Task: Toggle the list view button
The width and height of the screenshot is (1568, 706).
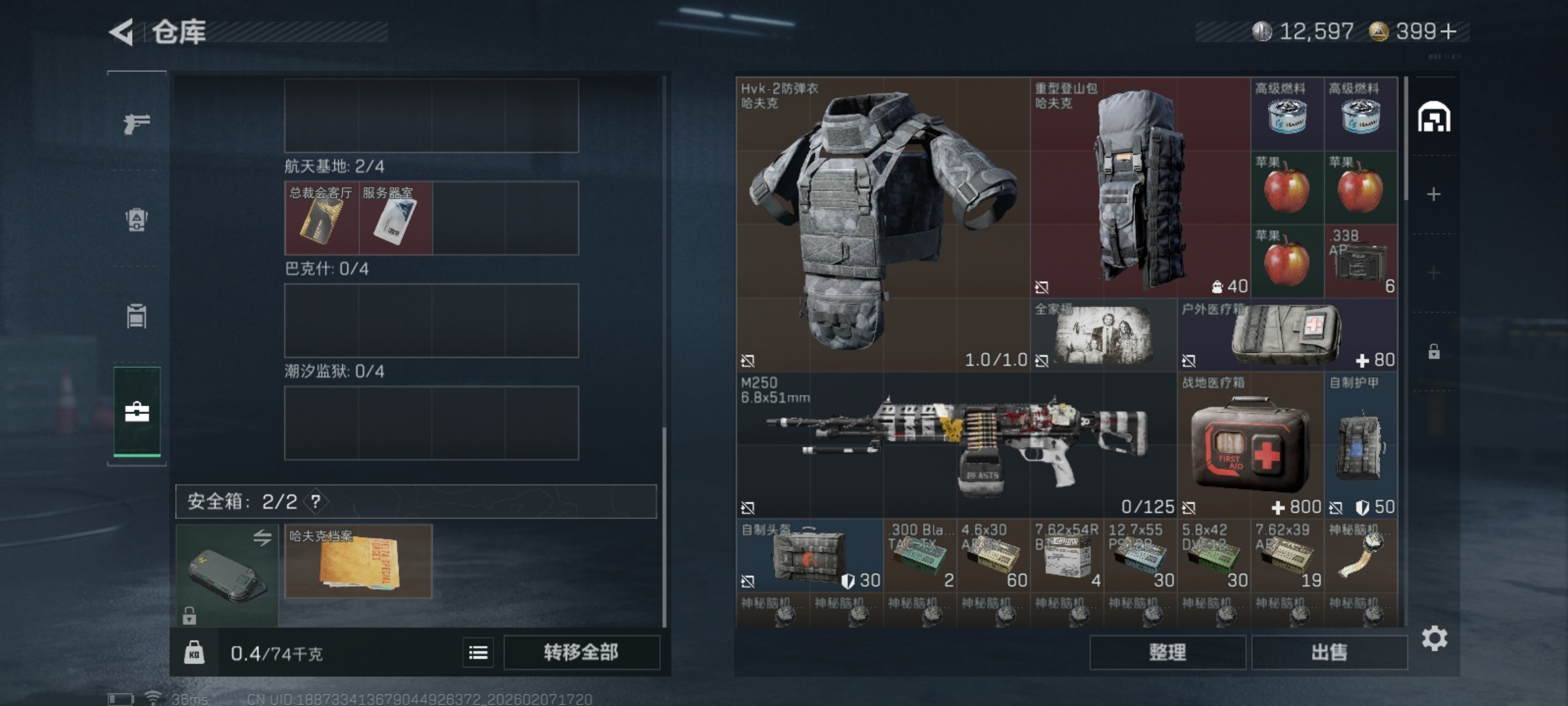Action: (478, 652)
